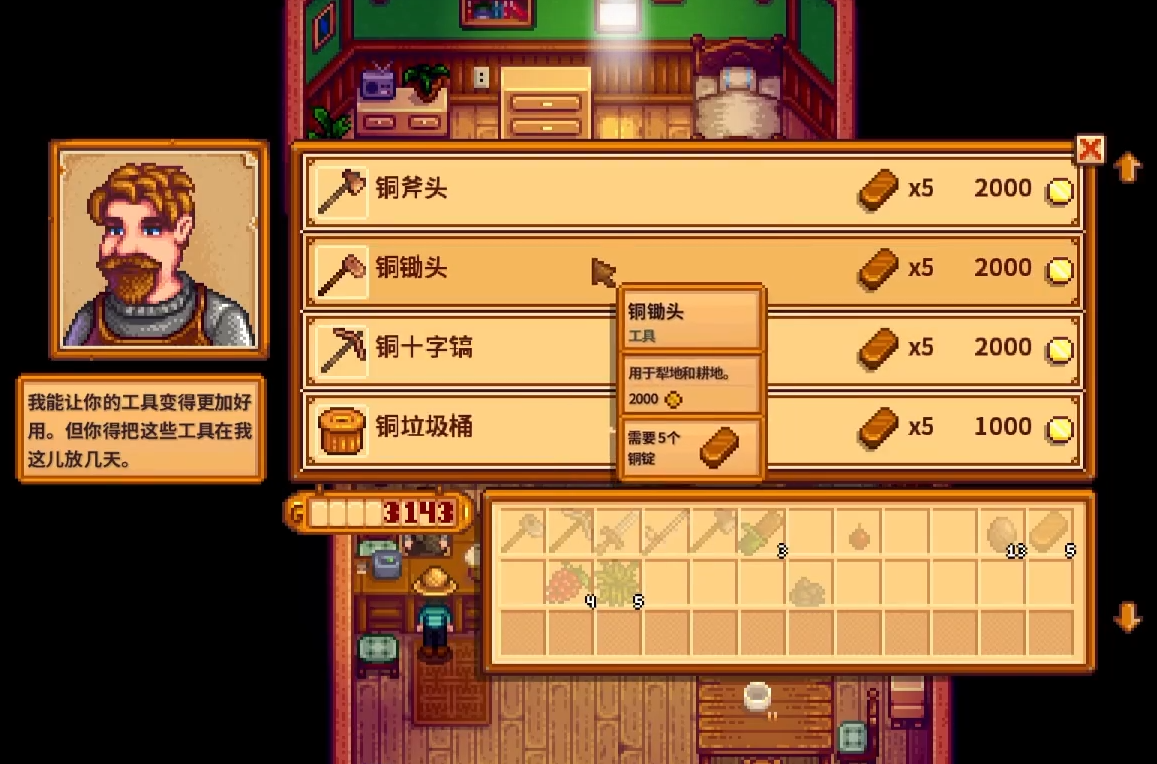This screenshot has width=1157, height=764.
Task: Buy the 铜垃圾桶 copper trash can upgrade
Action: (460, 428)
